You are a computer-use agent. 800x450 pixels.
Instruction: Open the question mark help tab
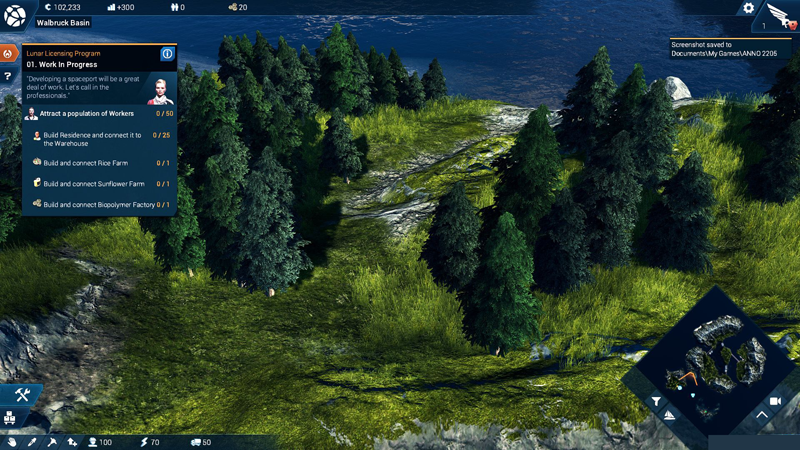[x=8, y=76]
